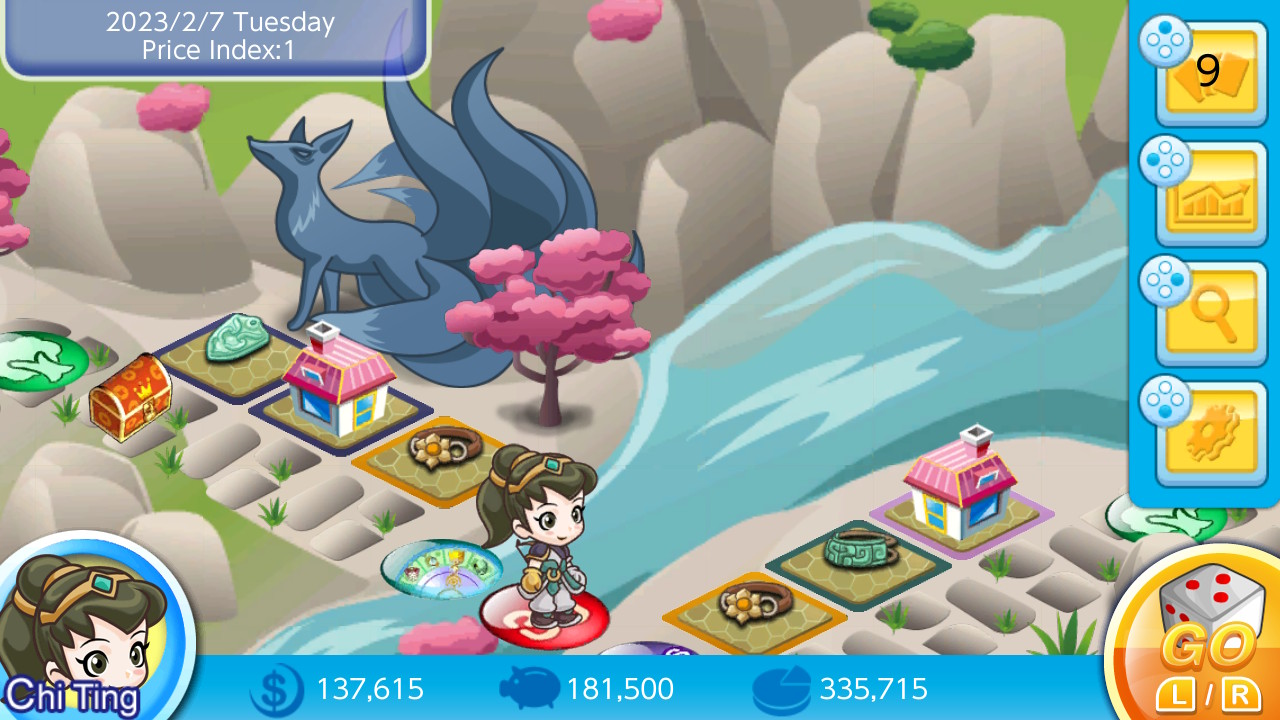Click the L shoulder button label
Viewport: 1280px width, 720px height.
pos(1175,695)
